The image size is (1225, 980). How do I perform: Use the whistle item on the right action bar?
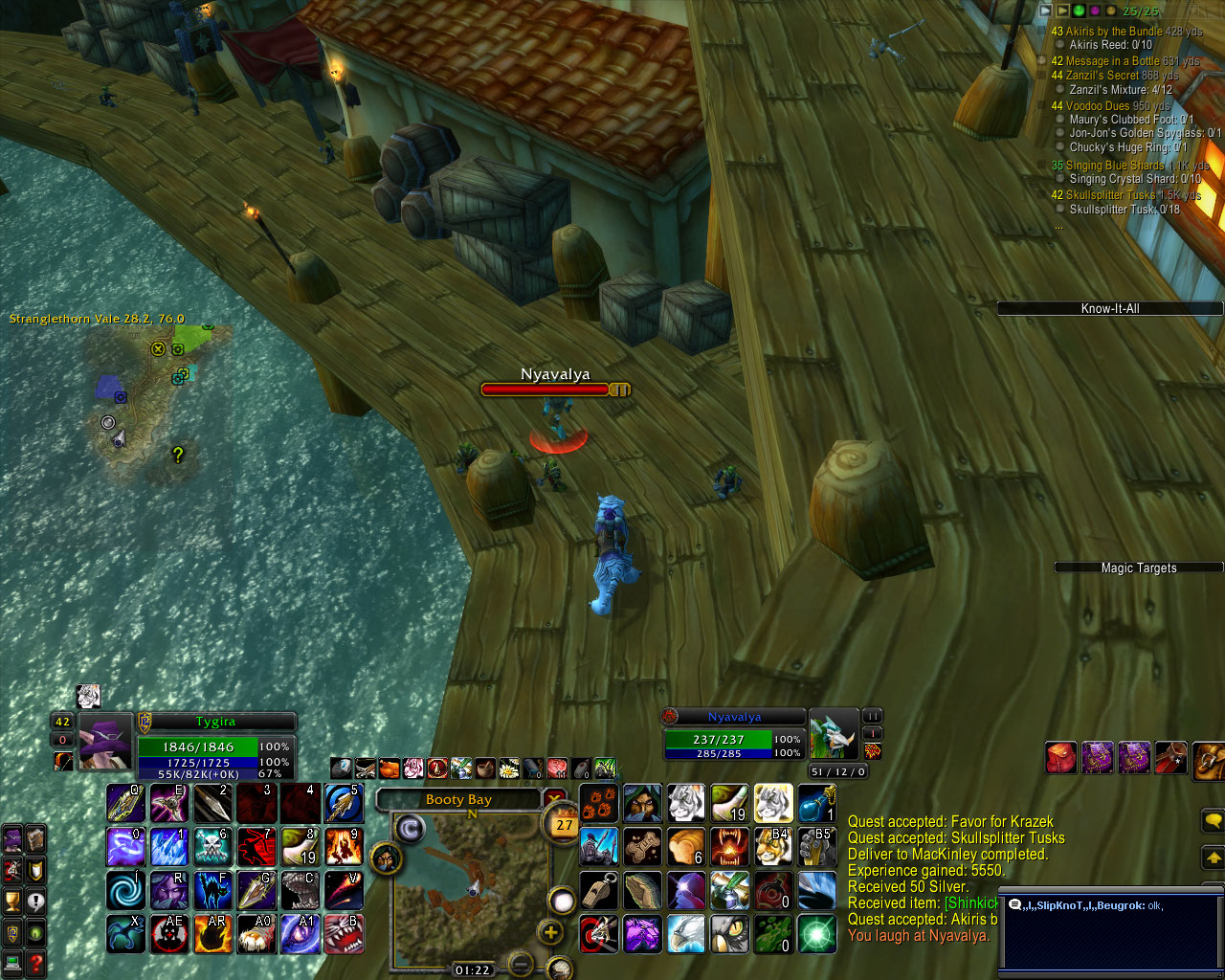point(599,890)
